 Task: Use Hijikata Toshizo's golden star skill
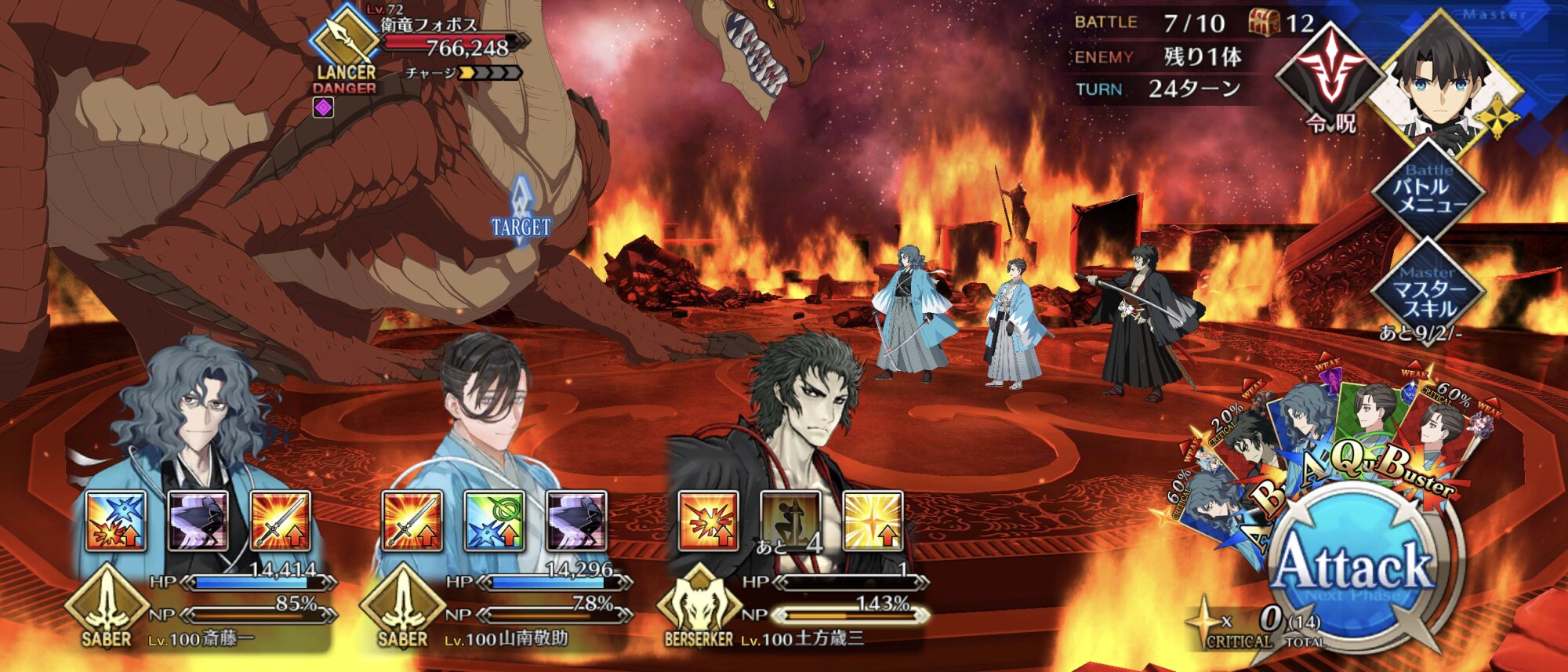(873, 521)
